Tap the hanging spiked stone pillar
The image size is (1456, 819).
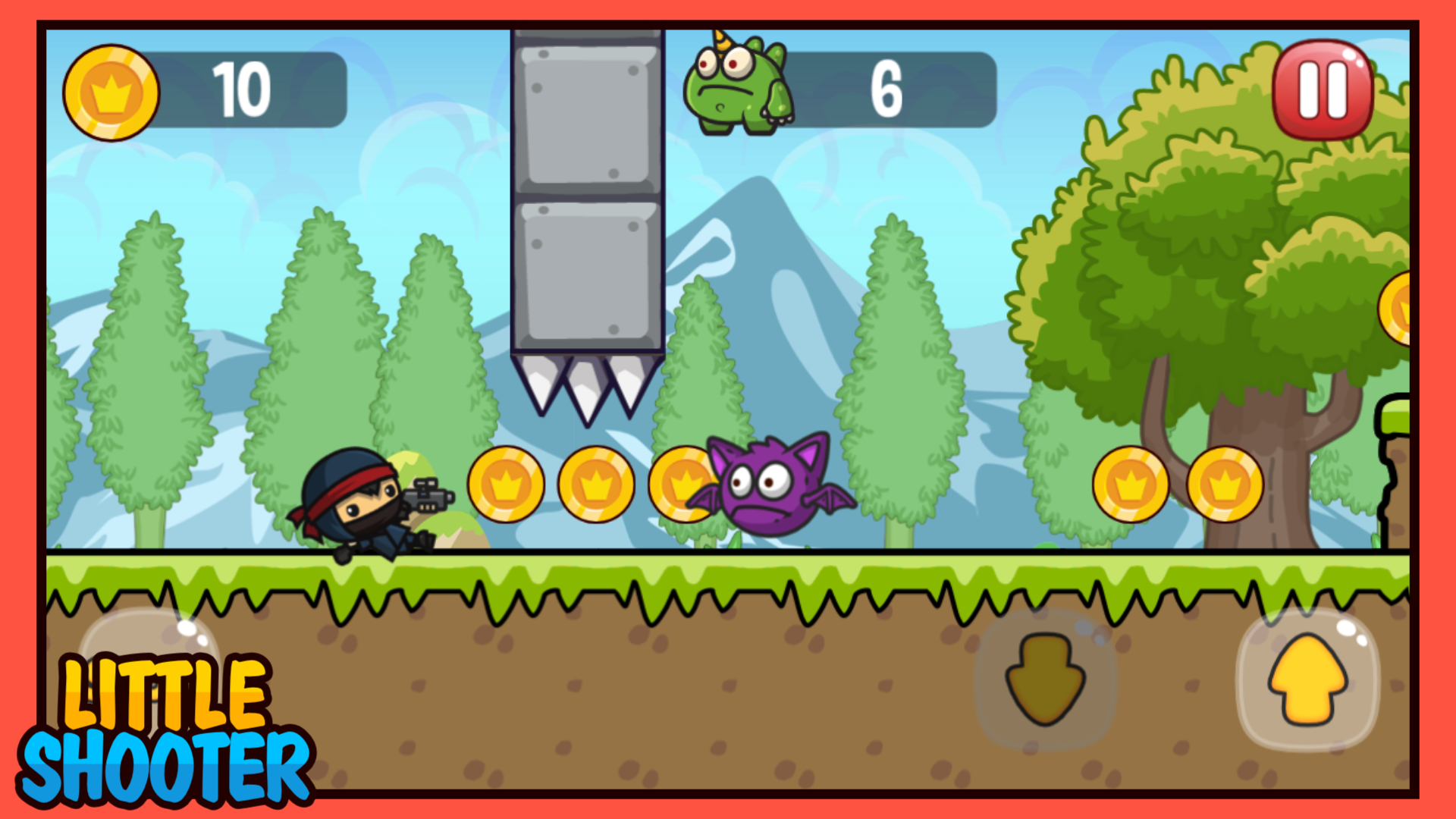point(588,212)
